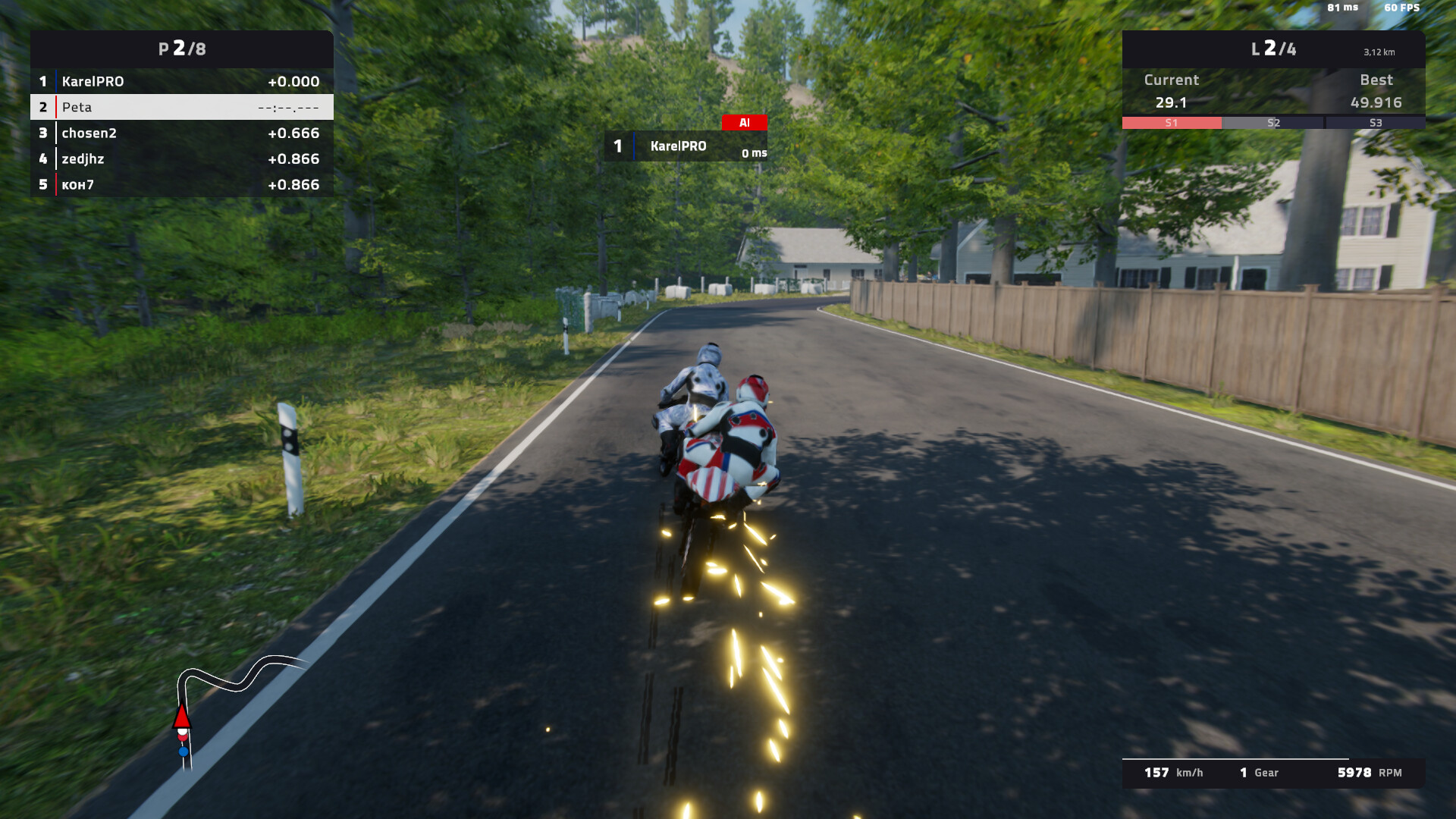1456x819 pixels.
Task: Toggle highlight on Peta's leaderboard row
Action: pos(182,107)
